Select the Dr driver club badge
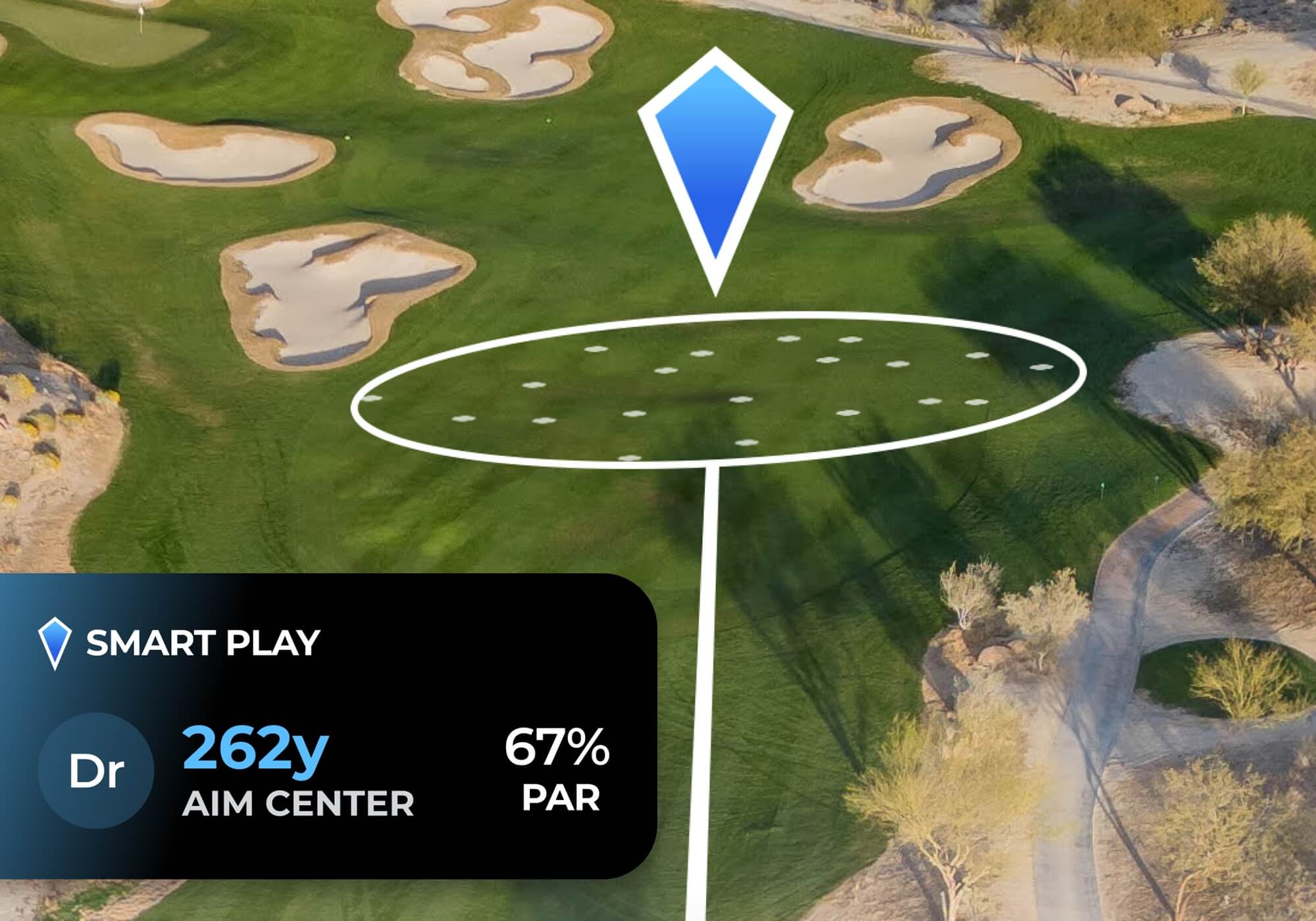 click(96, 770)
